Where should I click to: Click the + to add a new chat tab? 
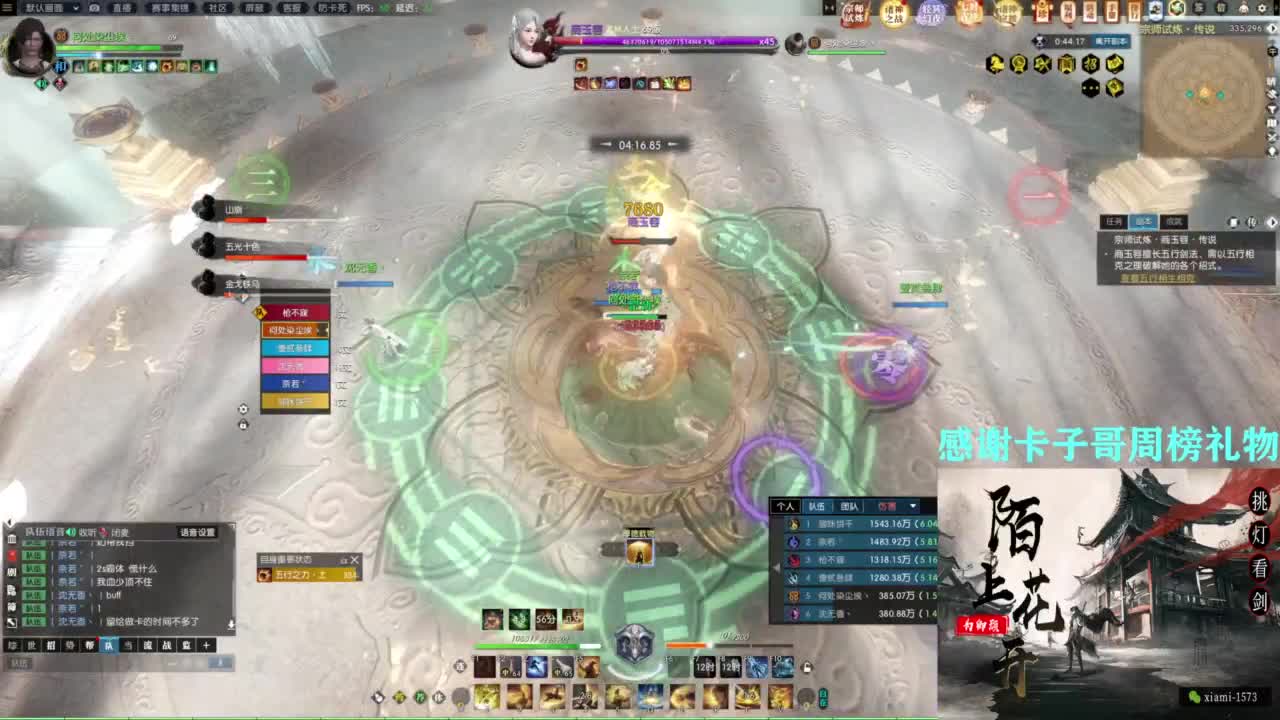[x=207, y=644]
